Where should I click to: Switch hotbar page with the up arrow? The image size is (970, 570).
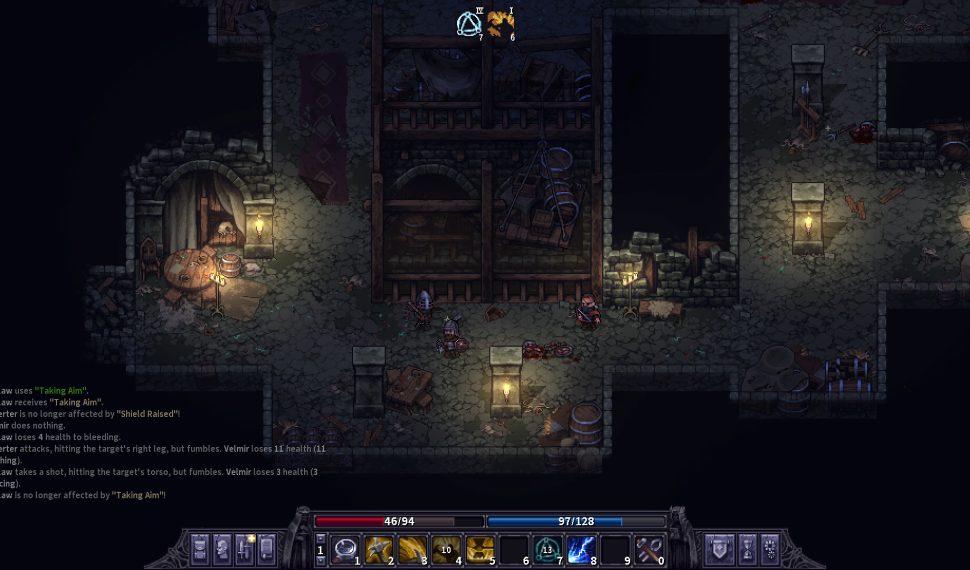tap(321, 538)
